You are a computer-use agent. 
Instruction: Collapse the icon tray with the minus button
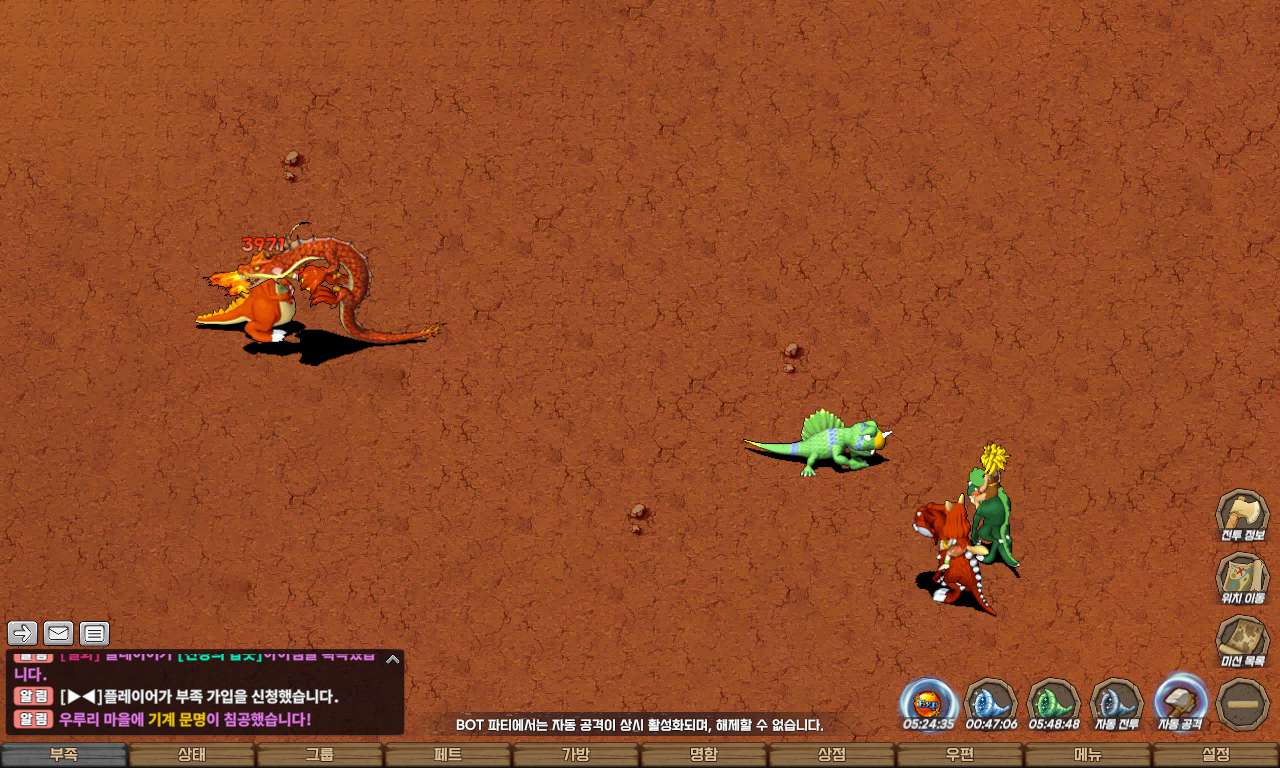click(x=1244, y=704)
